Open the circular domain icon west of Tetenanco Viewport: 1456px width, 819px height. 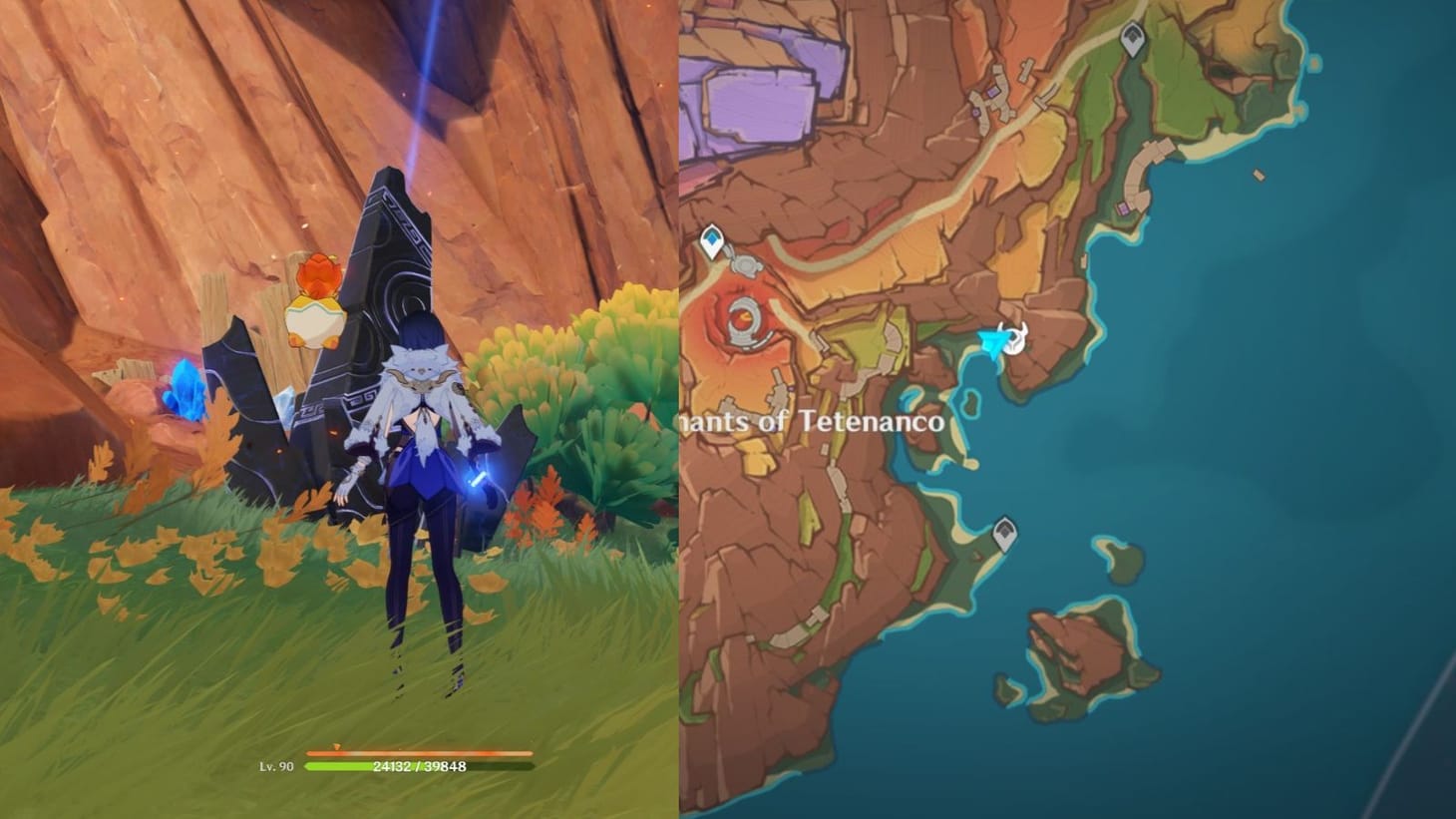coord(746,319)
